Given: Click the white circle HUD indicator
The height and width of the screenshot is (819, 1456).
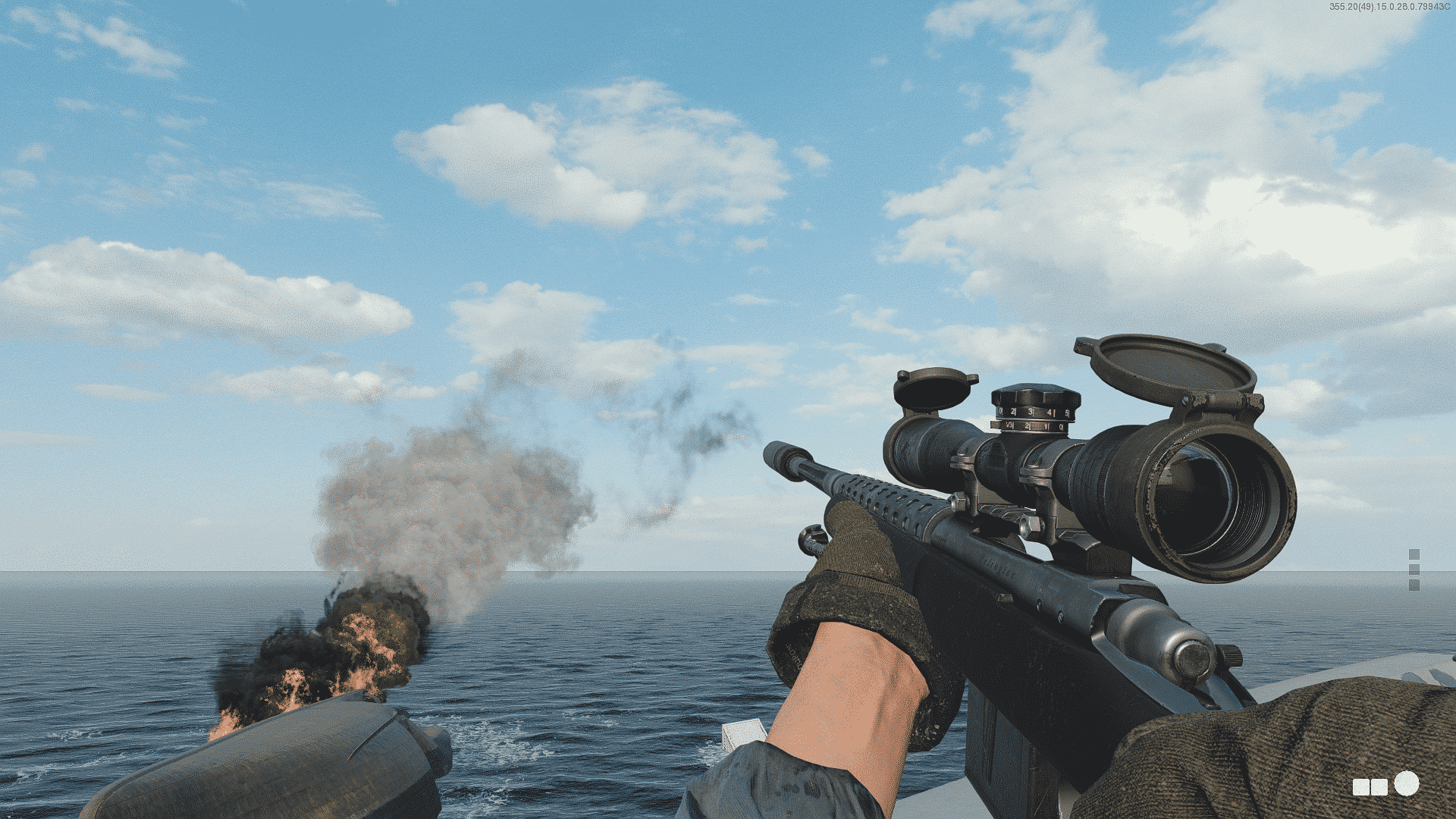Looking at the screenshot, I should point(1406,783).
